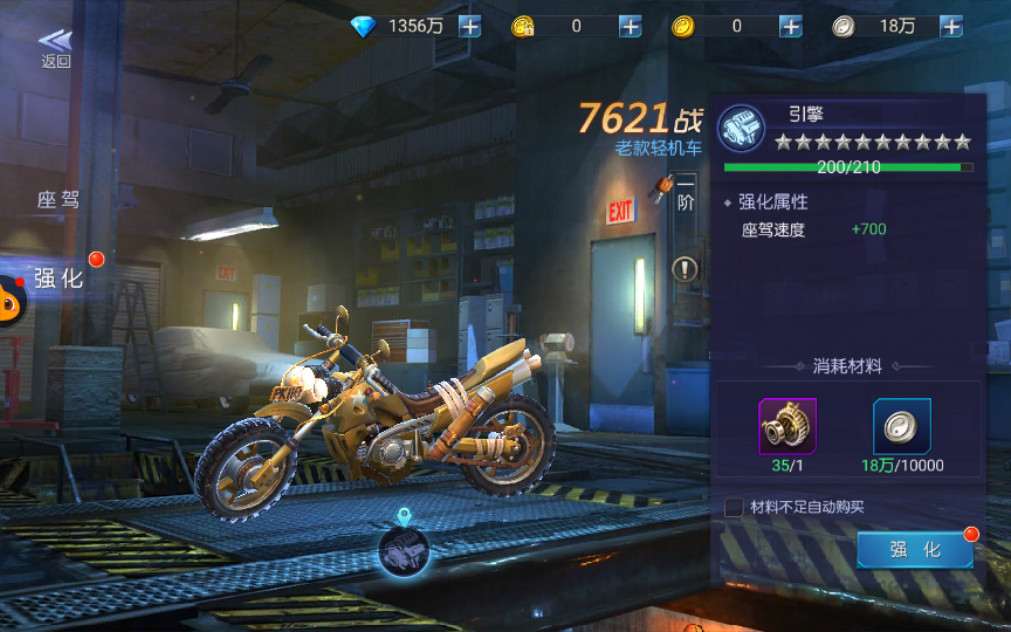Screen dimensions: 1011x632
Task: Click the blue 强化 upgrade button
Action: point(914,550)
